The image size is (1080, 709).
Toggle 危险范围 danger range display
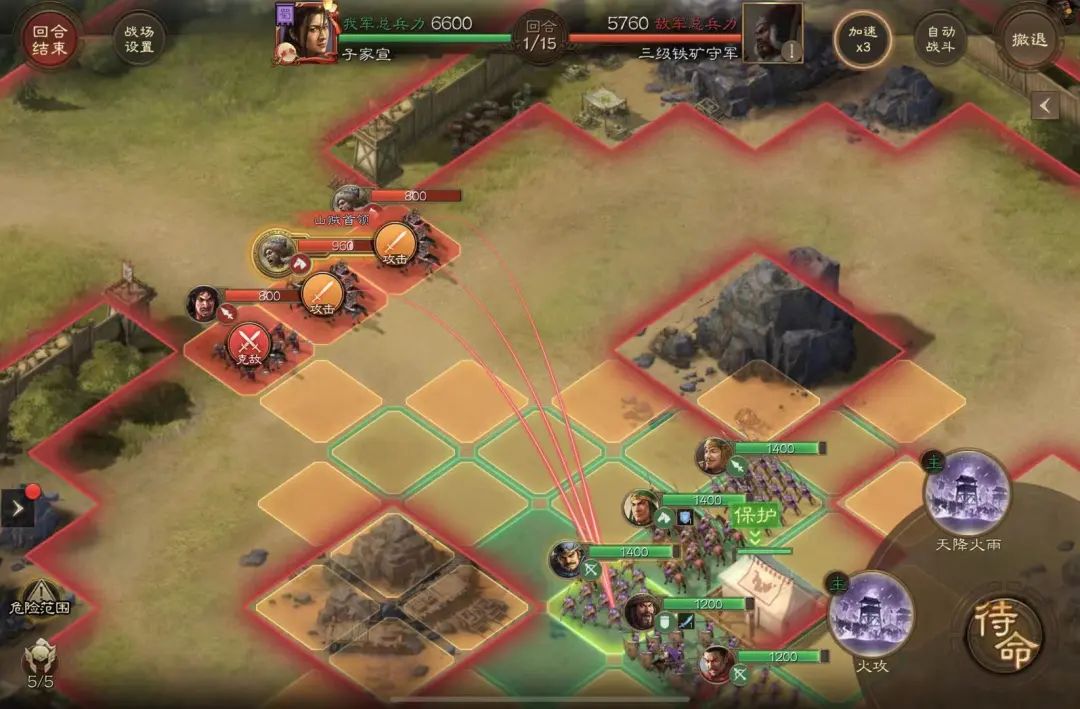coord(42,596)
